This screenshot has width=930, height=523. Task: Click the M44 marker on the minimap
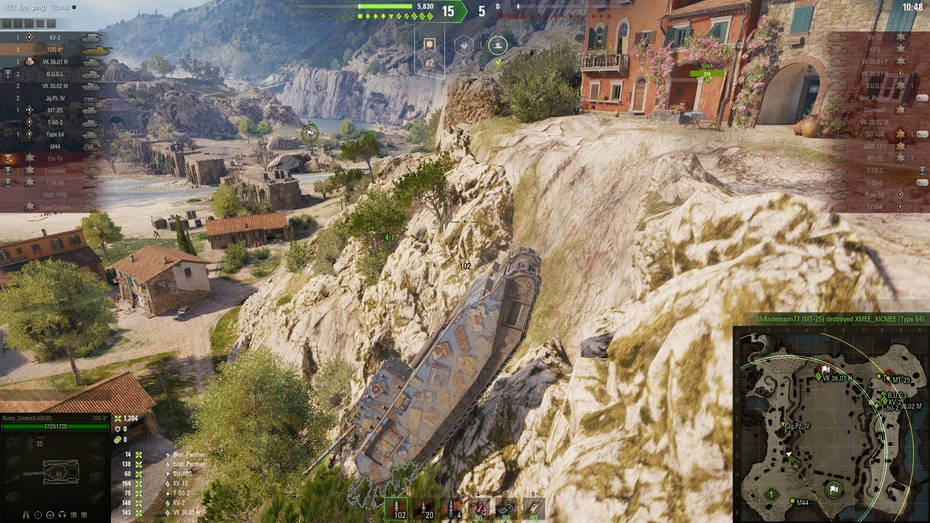coord(791,502)
